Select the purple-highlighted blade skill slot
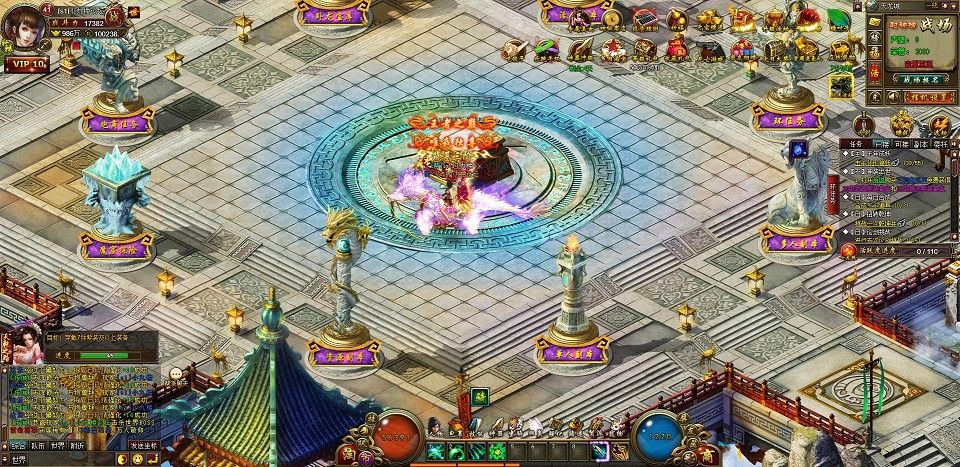Viewport: 960px width, 467px height. [x=599, y=452]
